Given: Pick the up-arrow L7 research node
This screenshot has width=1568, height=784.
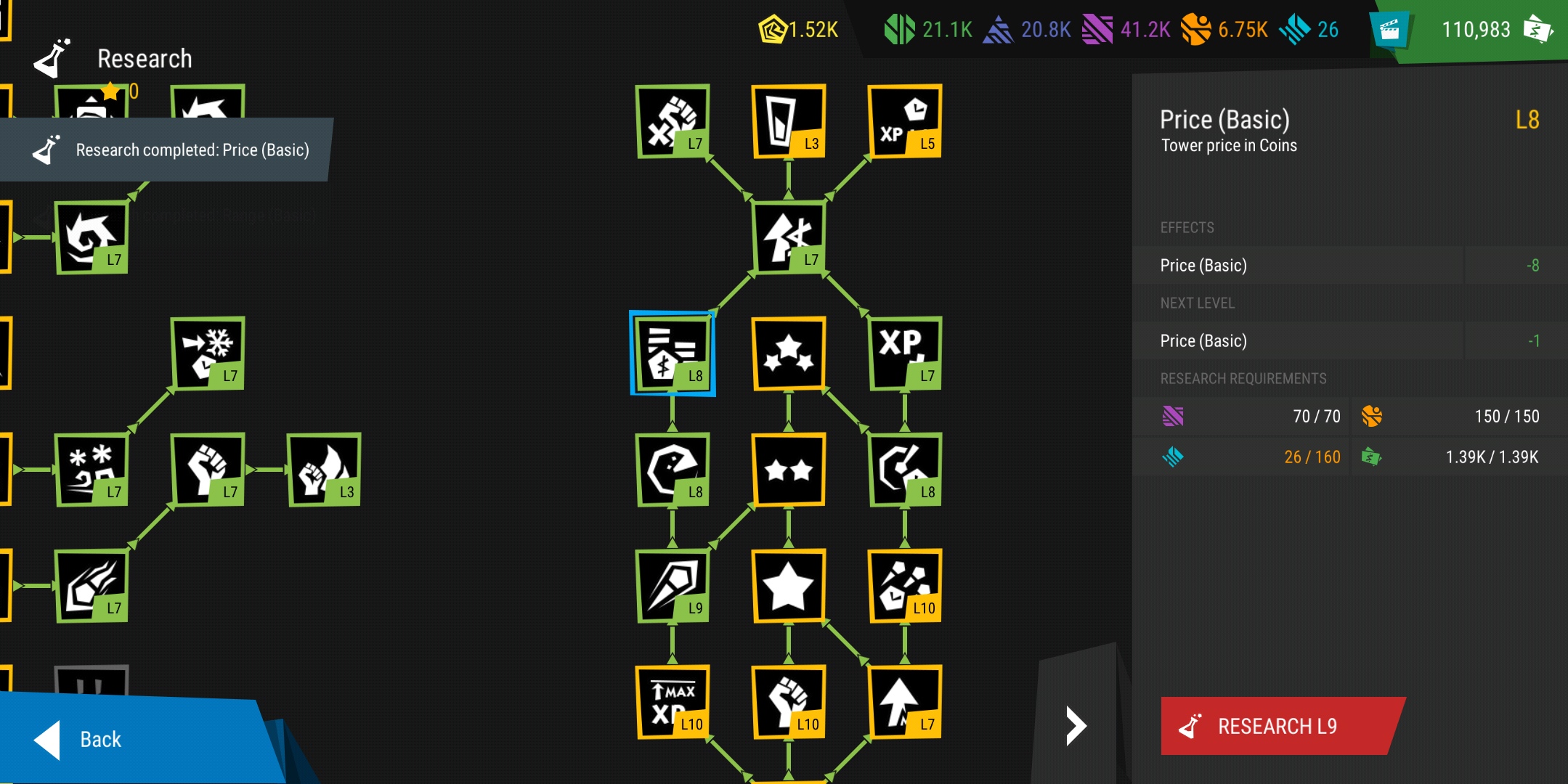Looking at the screenshot, I should click(905, 702).
